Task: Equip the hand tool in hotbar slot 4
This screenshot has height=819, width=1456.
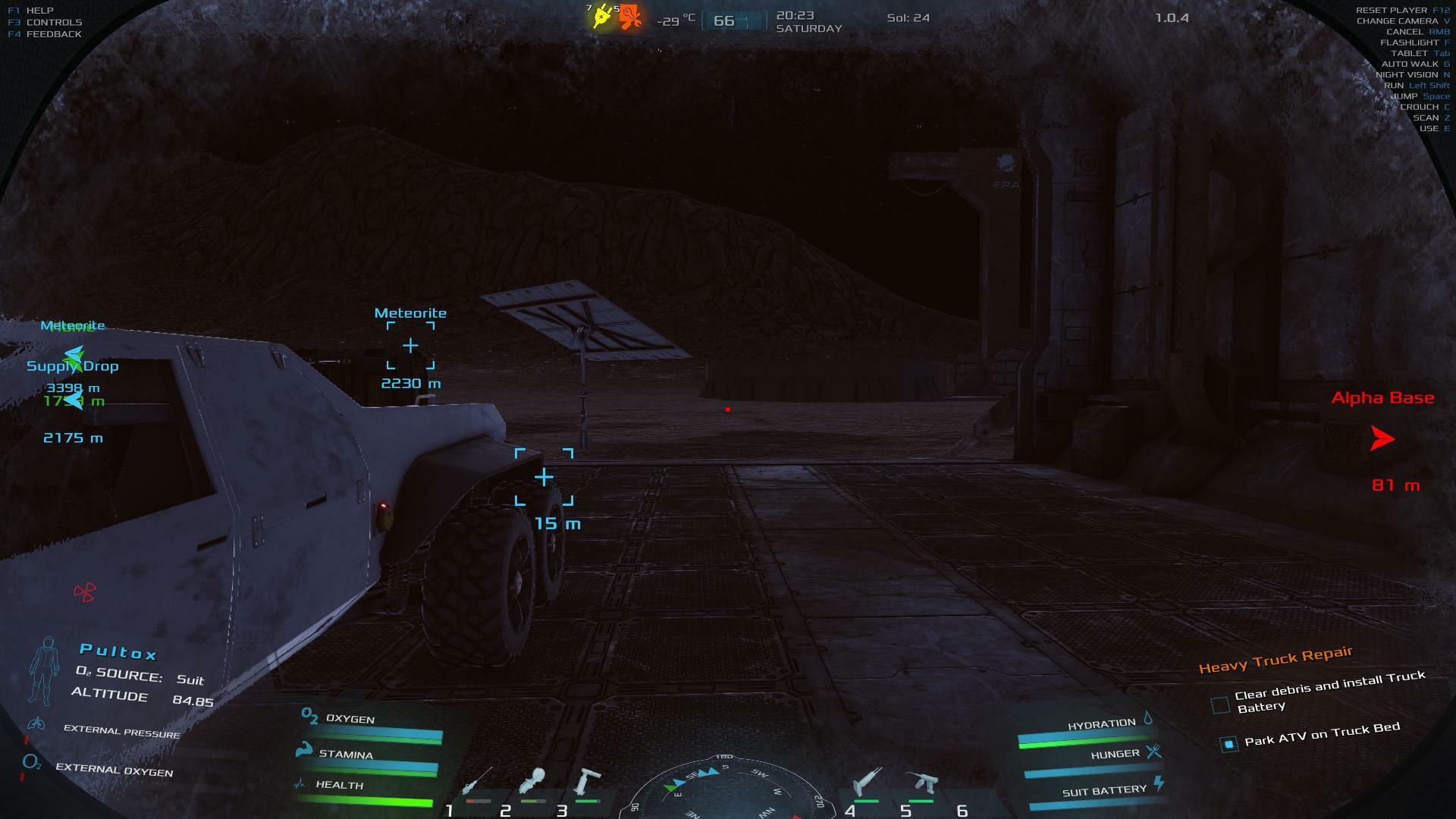Action: point(867,782)
